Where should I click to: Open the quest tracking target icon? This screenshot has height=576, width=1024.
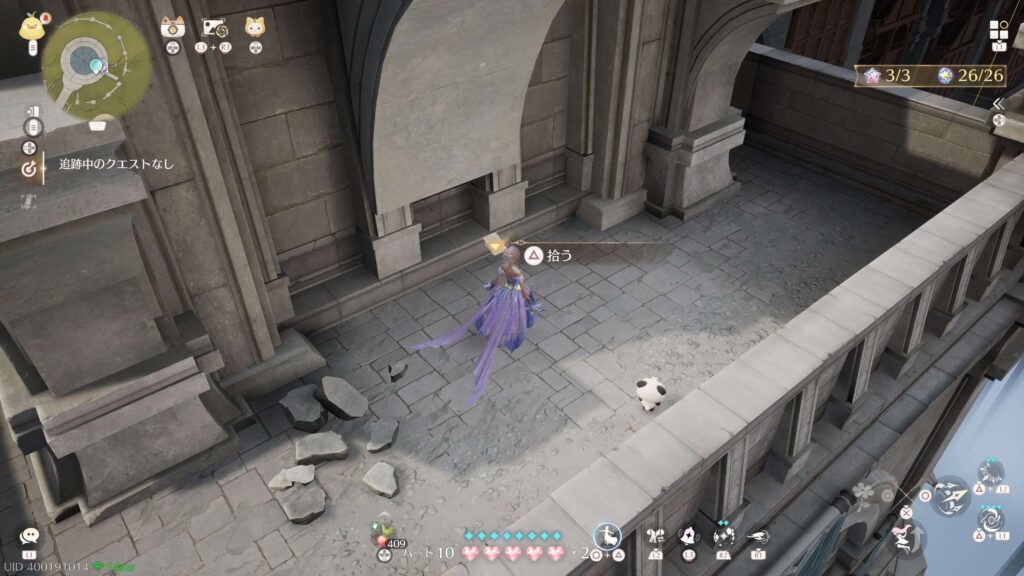29,168
